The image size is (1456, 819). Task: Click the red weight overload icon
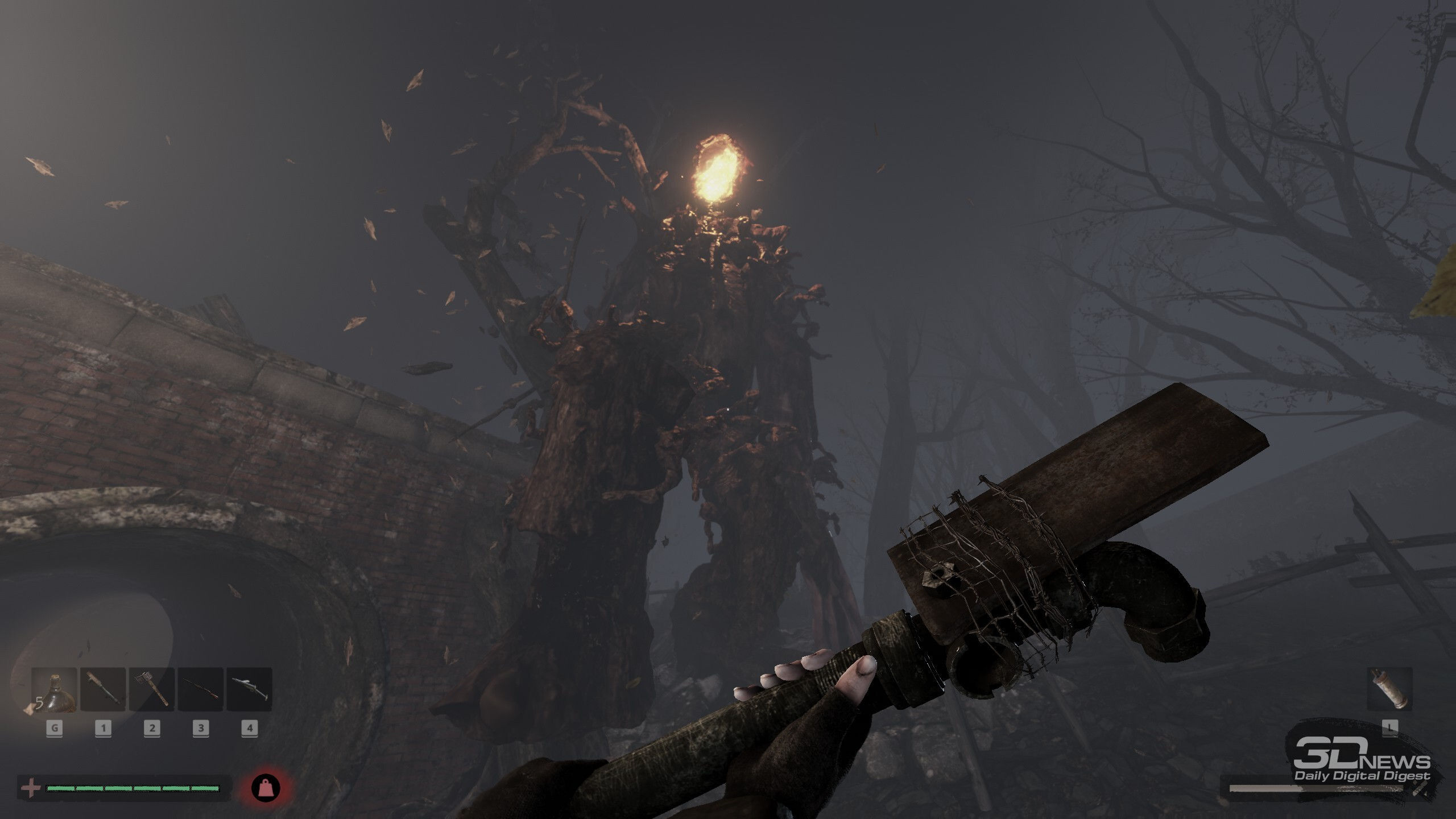266,788
